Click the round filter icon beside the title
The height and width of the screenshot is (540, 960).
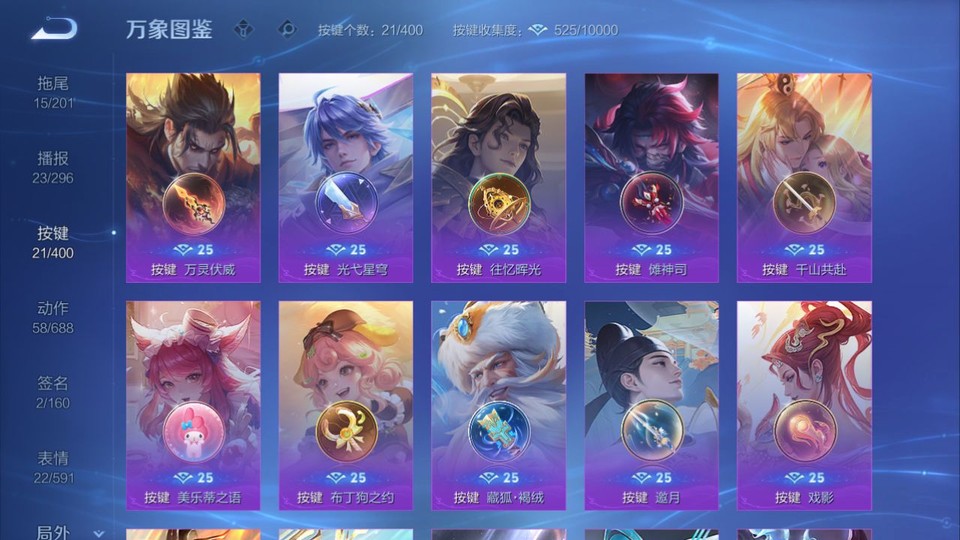click(287, 29)
